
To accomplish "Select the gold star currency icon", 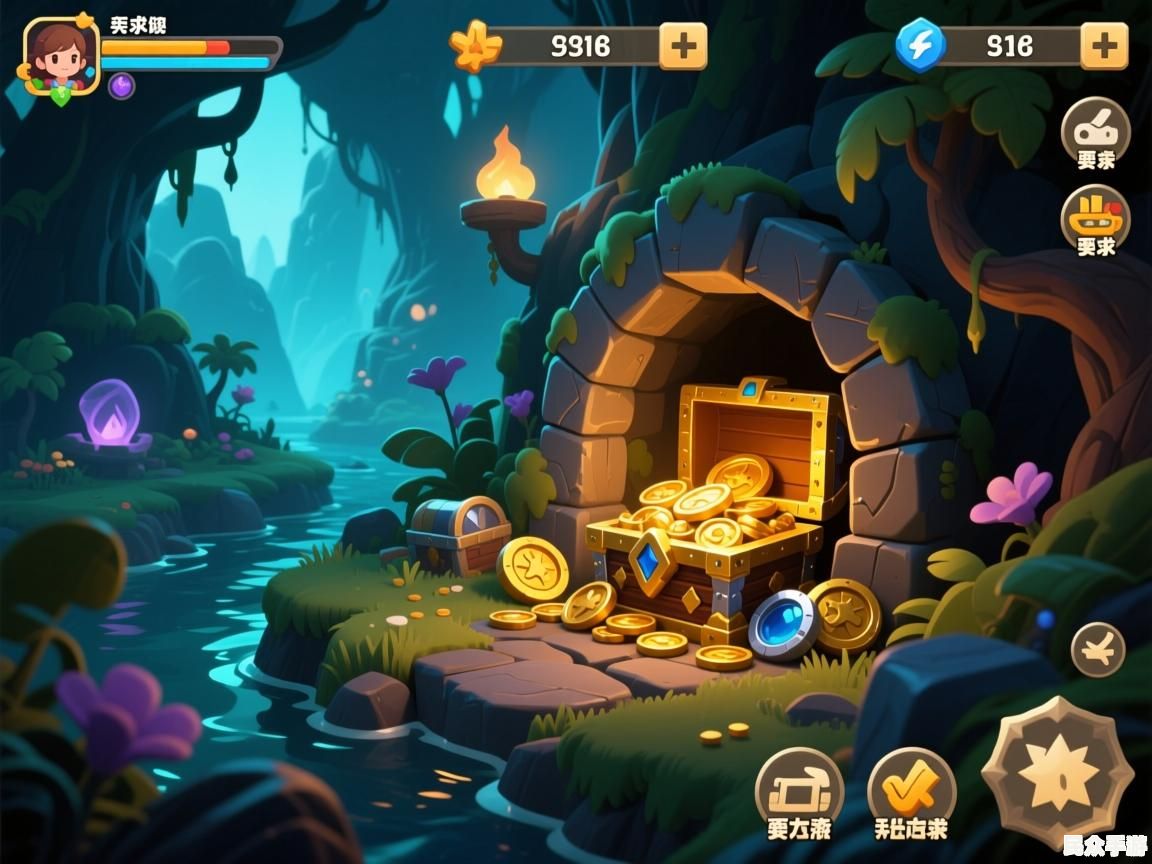I will tap(475, 46).
